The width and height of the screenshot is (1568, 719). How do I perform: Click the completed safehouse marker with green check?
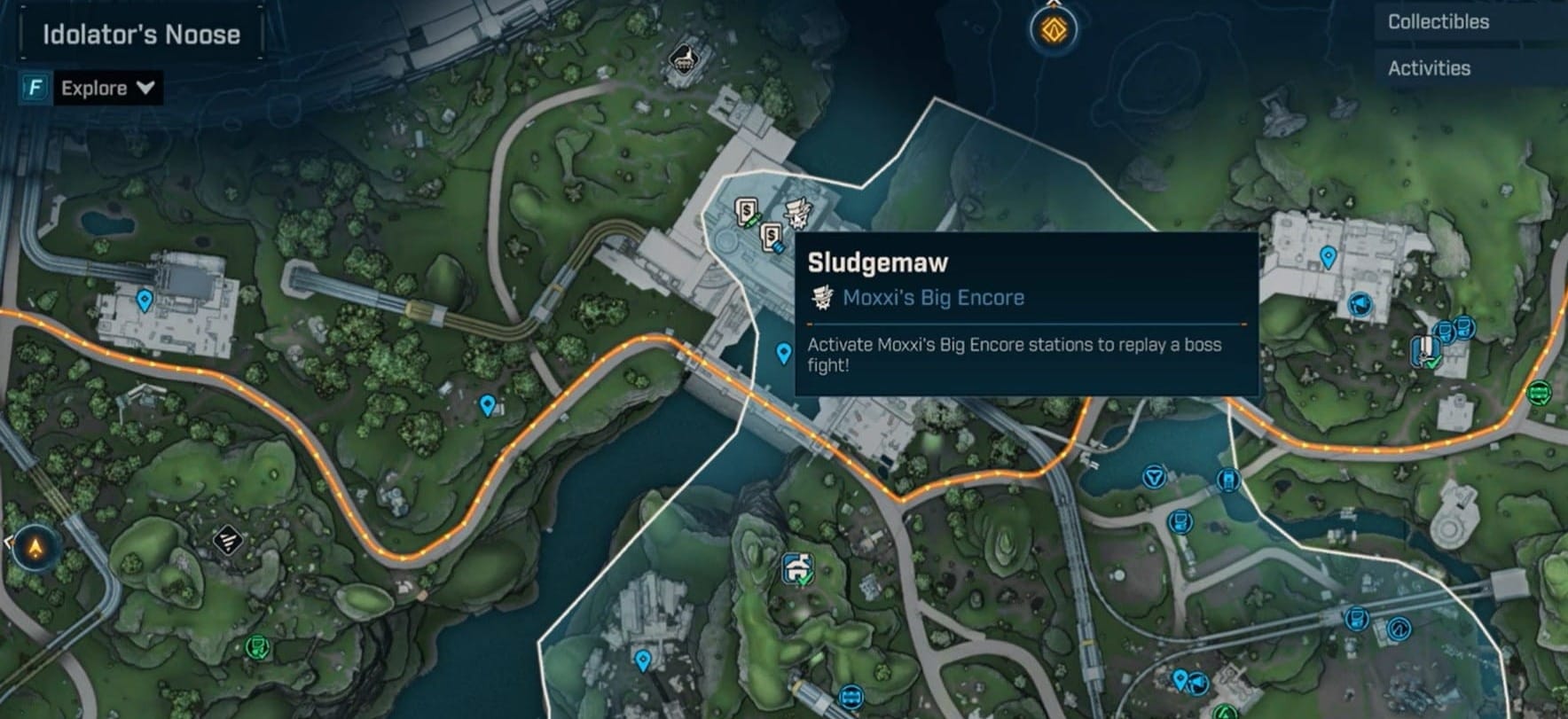point(798,568)
